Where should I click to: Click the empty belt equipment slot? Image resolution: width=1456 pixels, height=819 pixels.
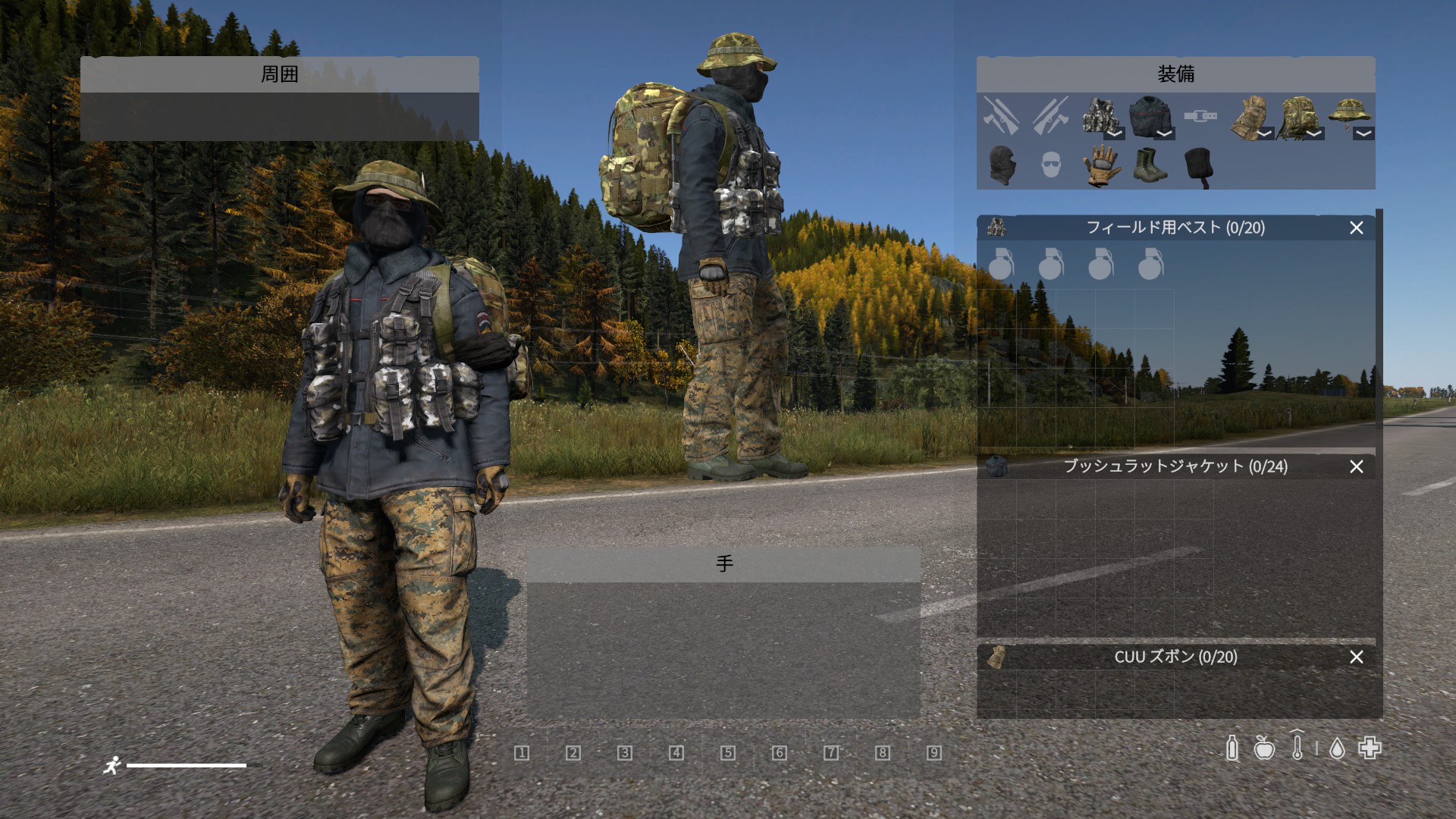click(1200, 117)
